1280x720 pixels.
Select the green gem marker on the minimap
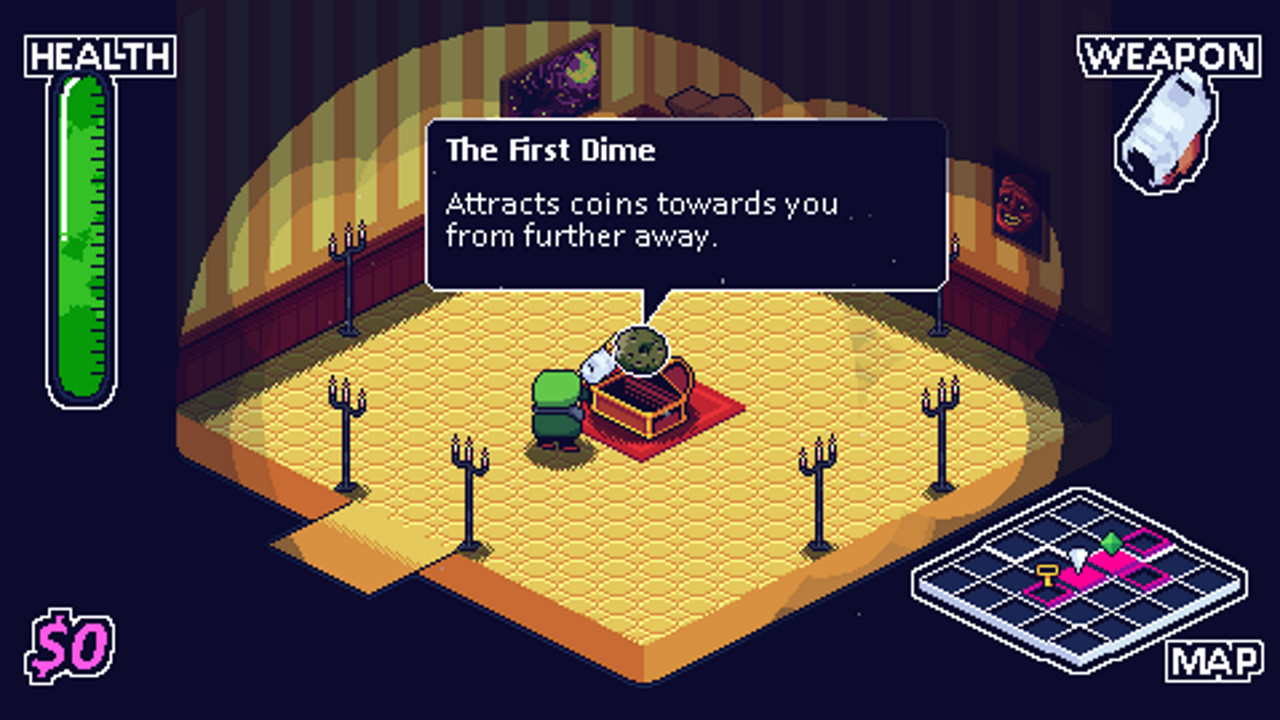pyautogui.click(x=1112, y=543)
